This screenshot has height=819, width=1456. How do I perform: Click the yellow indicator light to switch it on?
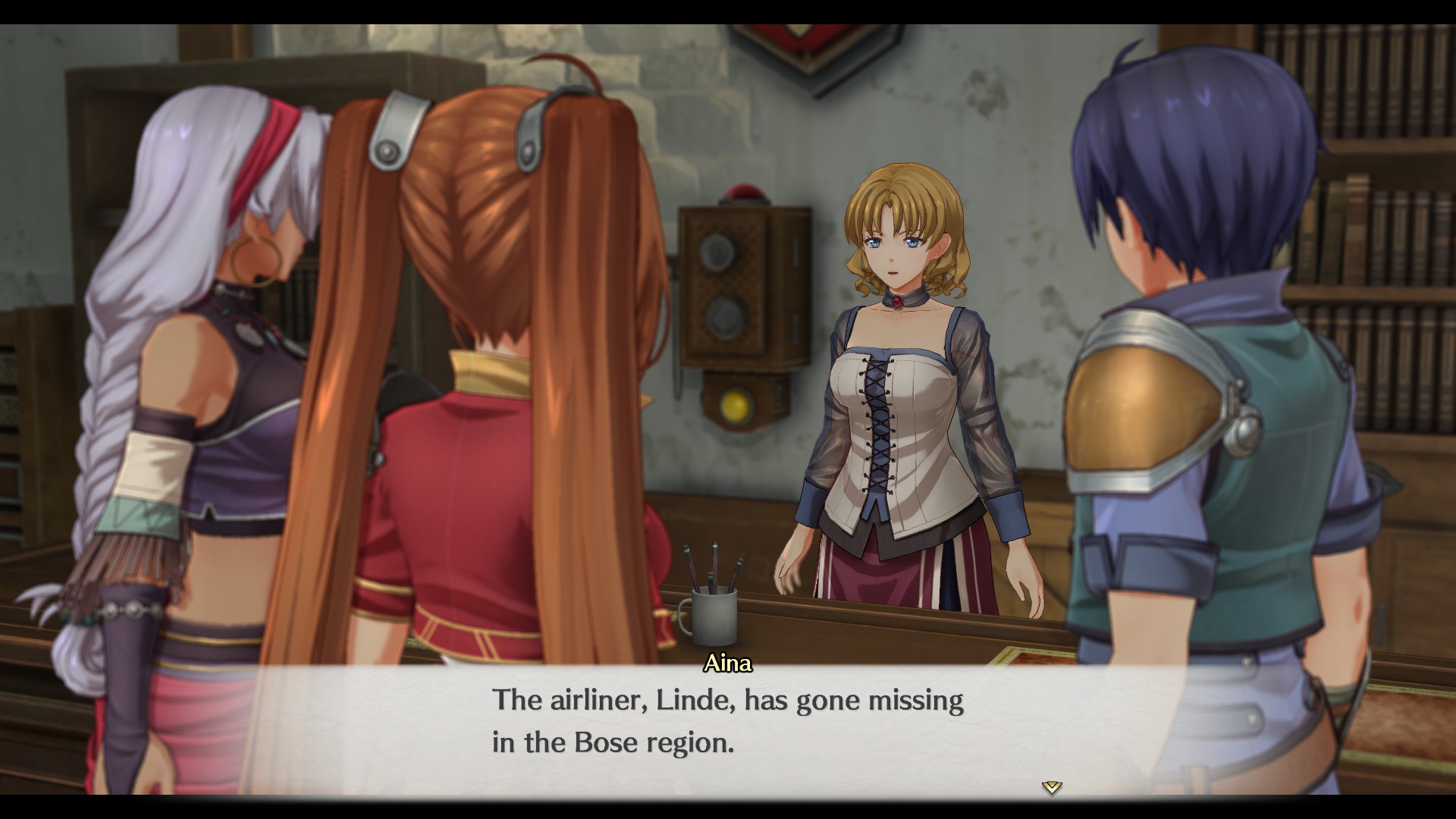pos(734,404)
